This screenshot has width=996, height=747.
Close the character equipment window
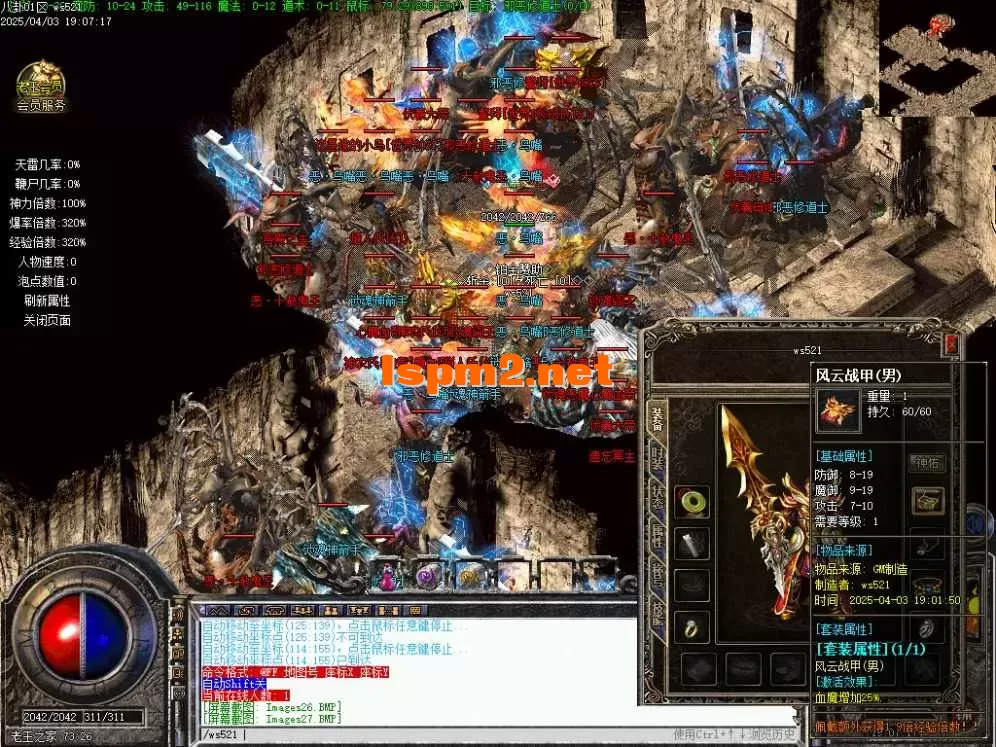coord(951,345)
